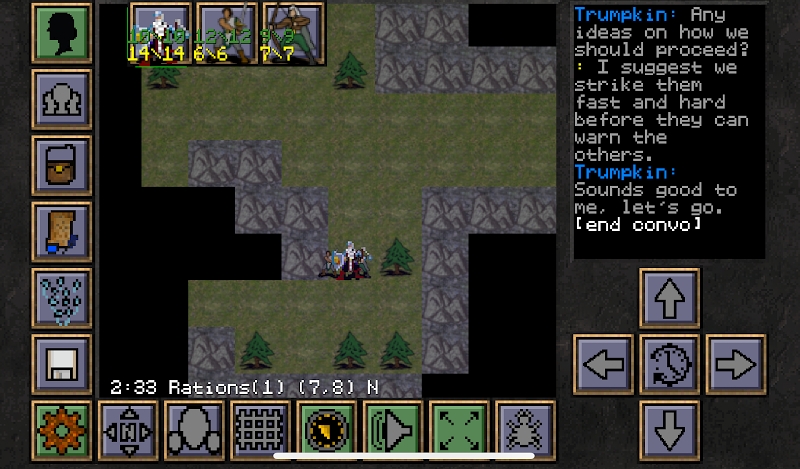
Task: Move the party south with the down arrow
Action: 669,430
